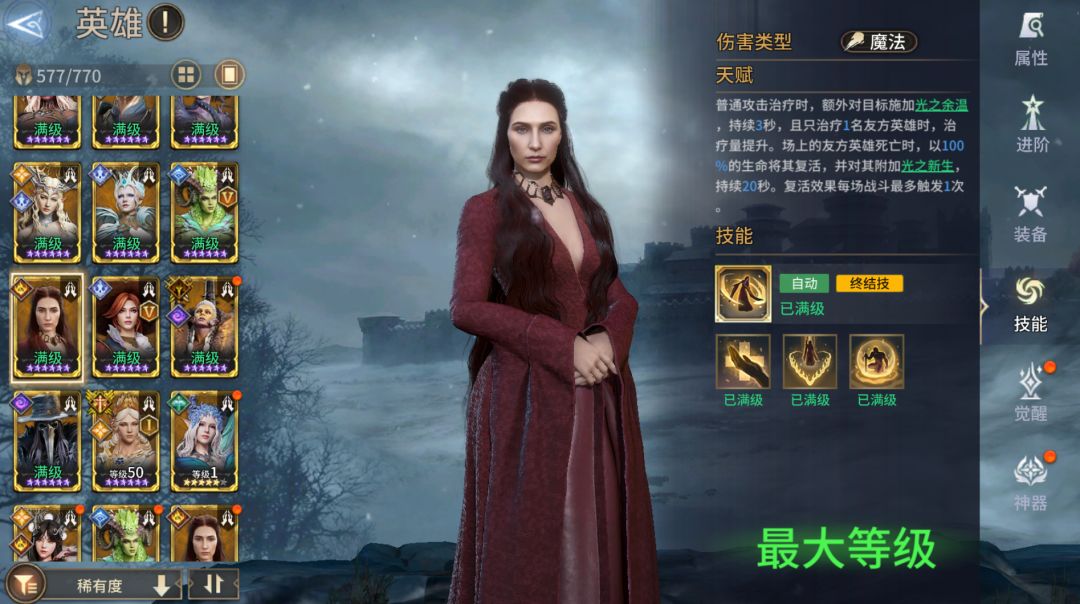Select the plague doctor hero card

47,440
